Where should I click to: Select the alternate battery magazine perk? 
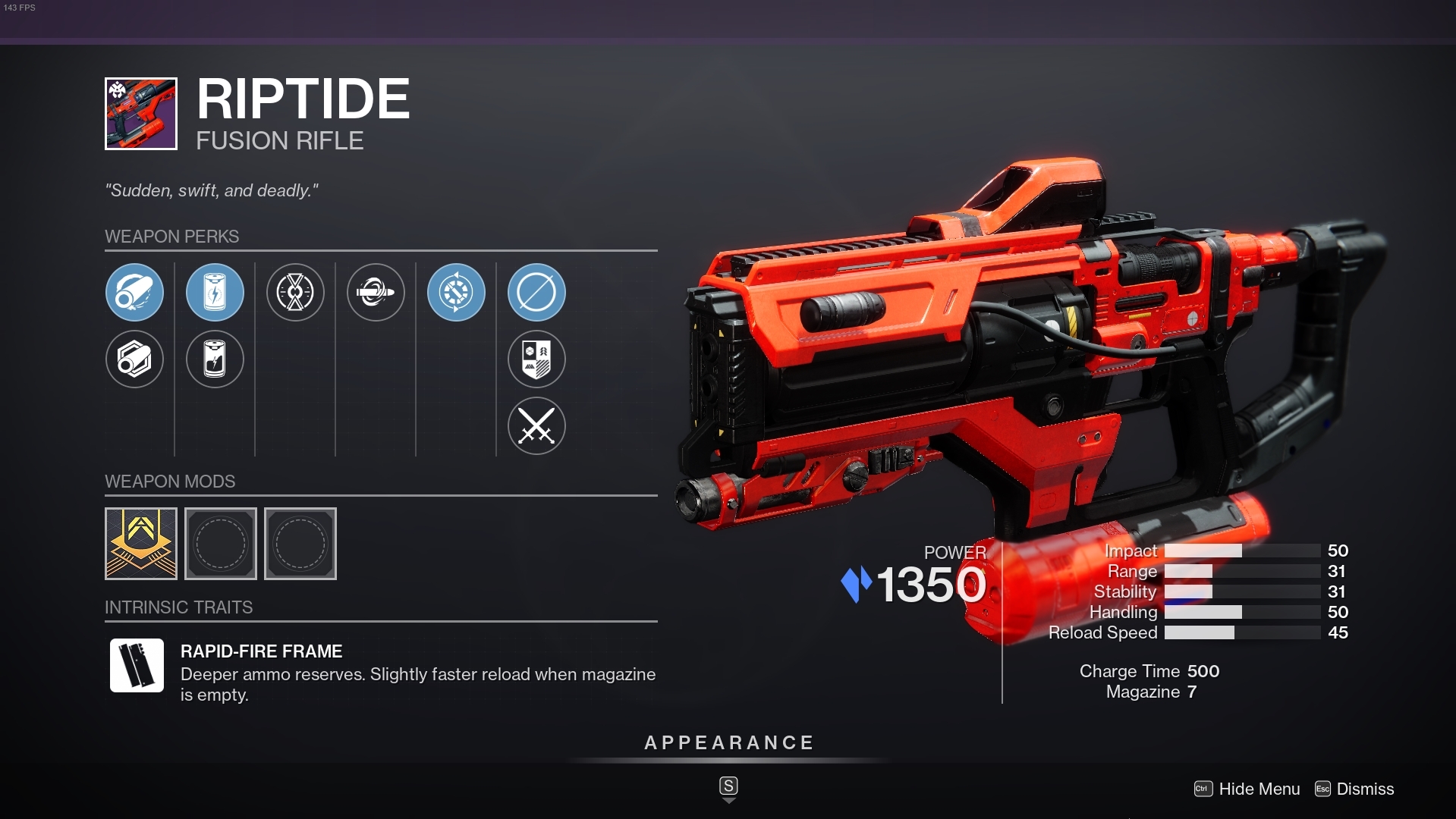(215, 359)
